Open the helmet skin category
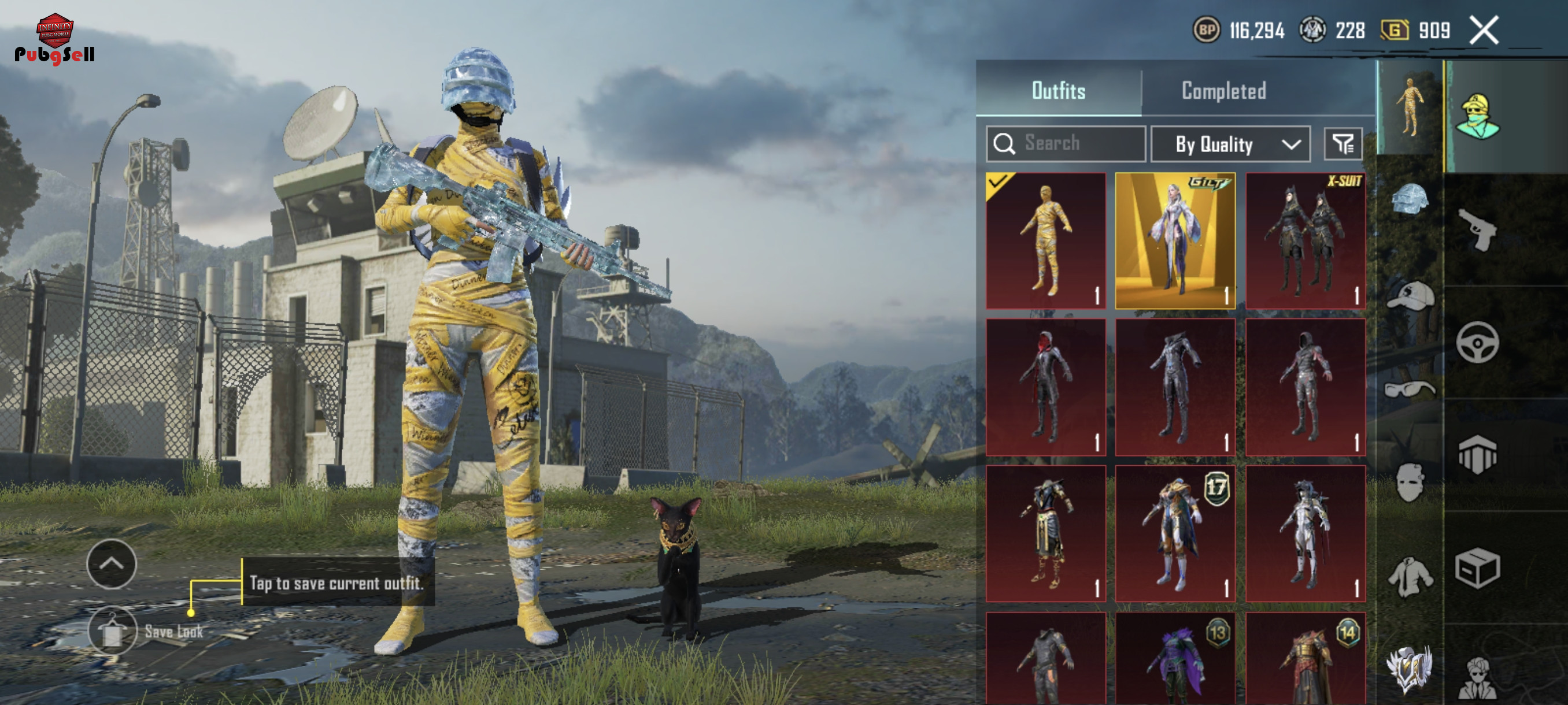This screenshot has height=705, width=1568. click(x=1410, y=199)
